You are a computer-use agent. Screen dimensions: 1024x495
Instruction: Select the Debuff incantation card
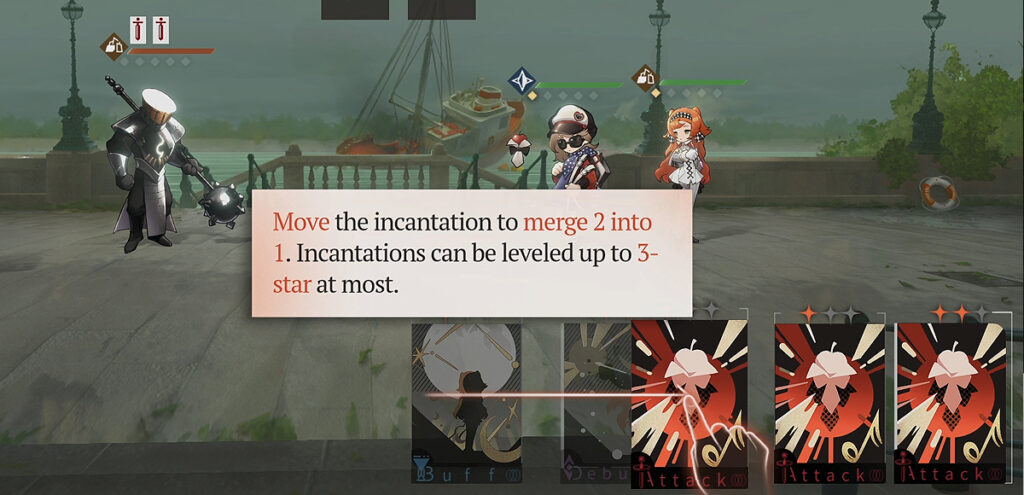(x=596, y=400)
